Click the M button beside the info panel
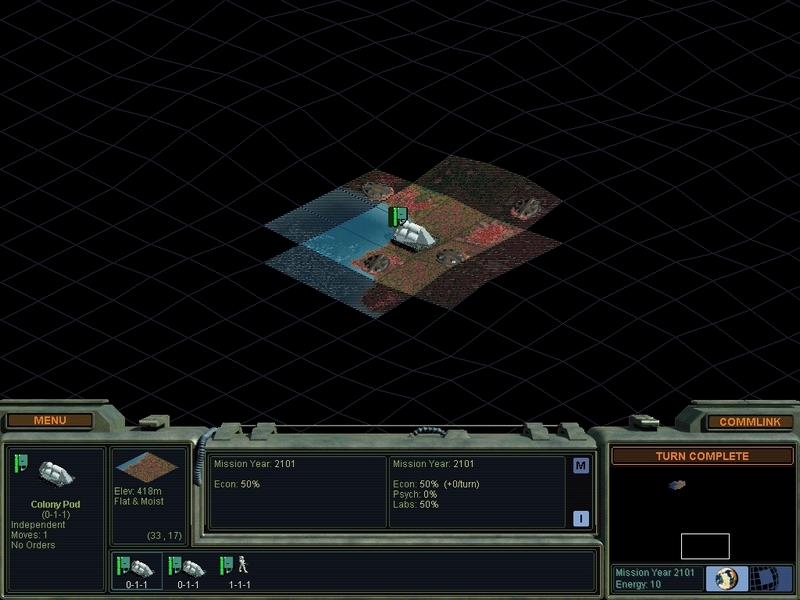 click(581, 465)
